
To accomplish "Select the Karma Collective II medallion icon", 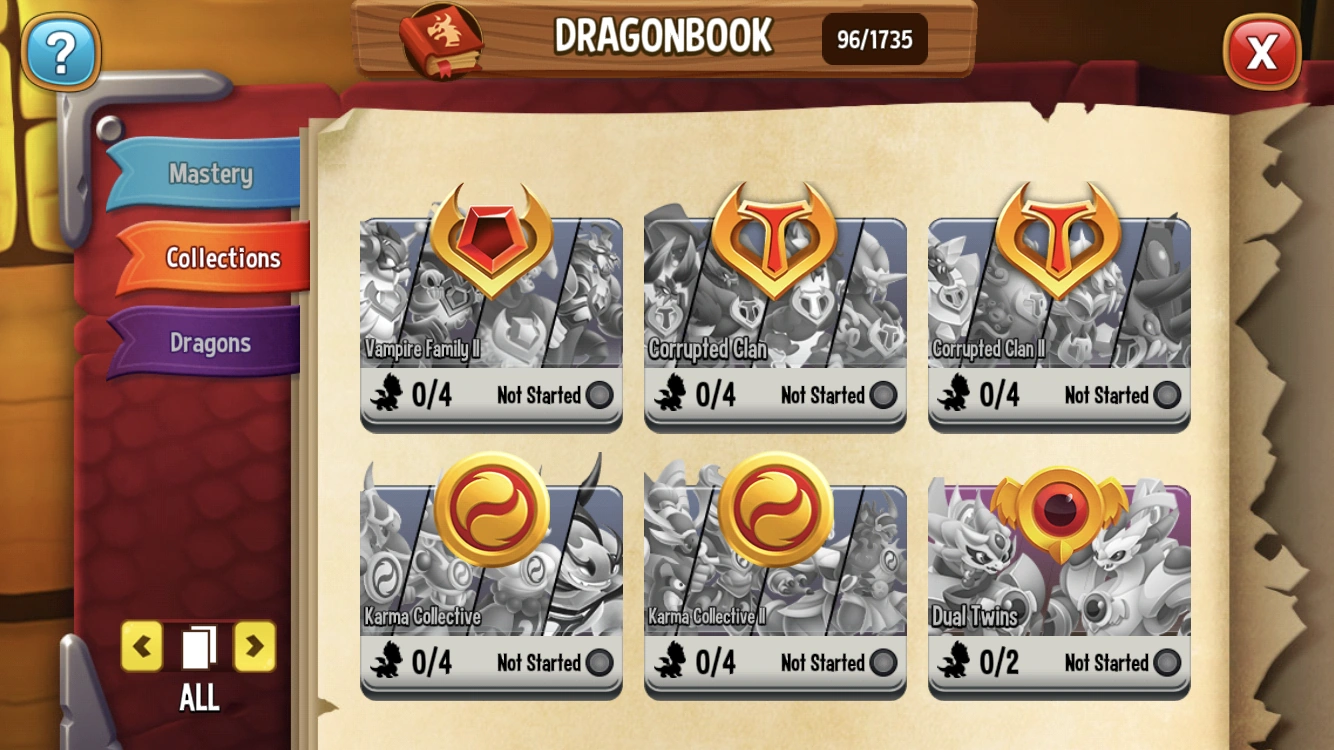I will (x=776, y=510).
